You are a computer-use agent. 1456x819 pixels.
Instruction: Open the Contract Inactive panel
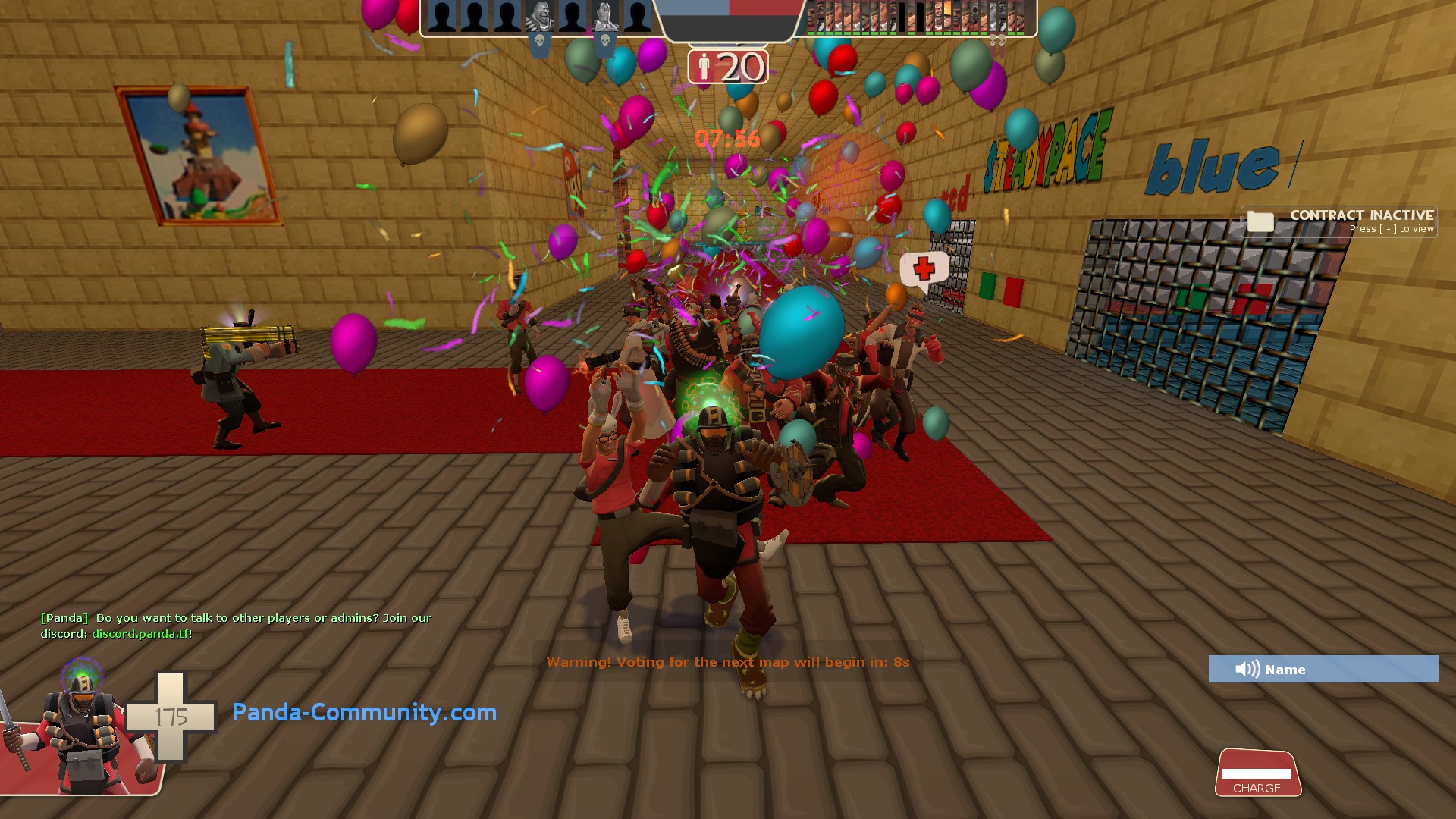pos(1339,221)
